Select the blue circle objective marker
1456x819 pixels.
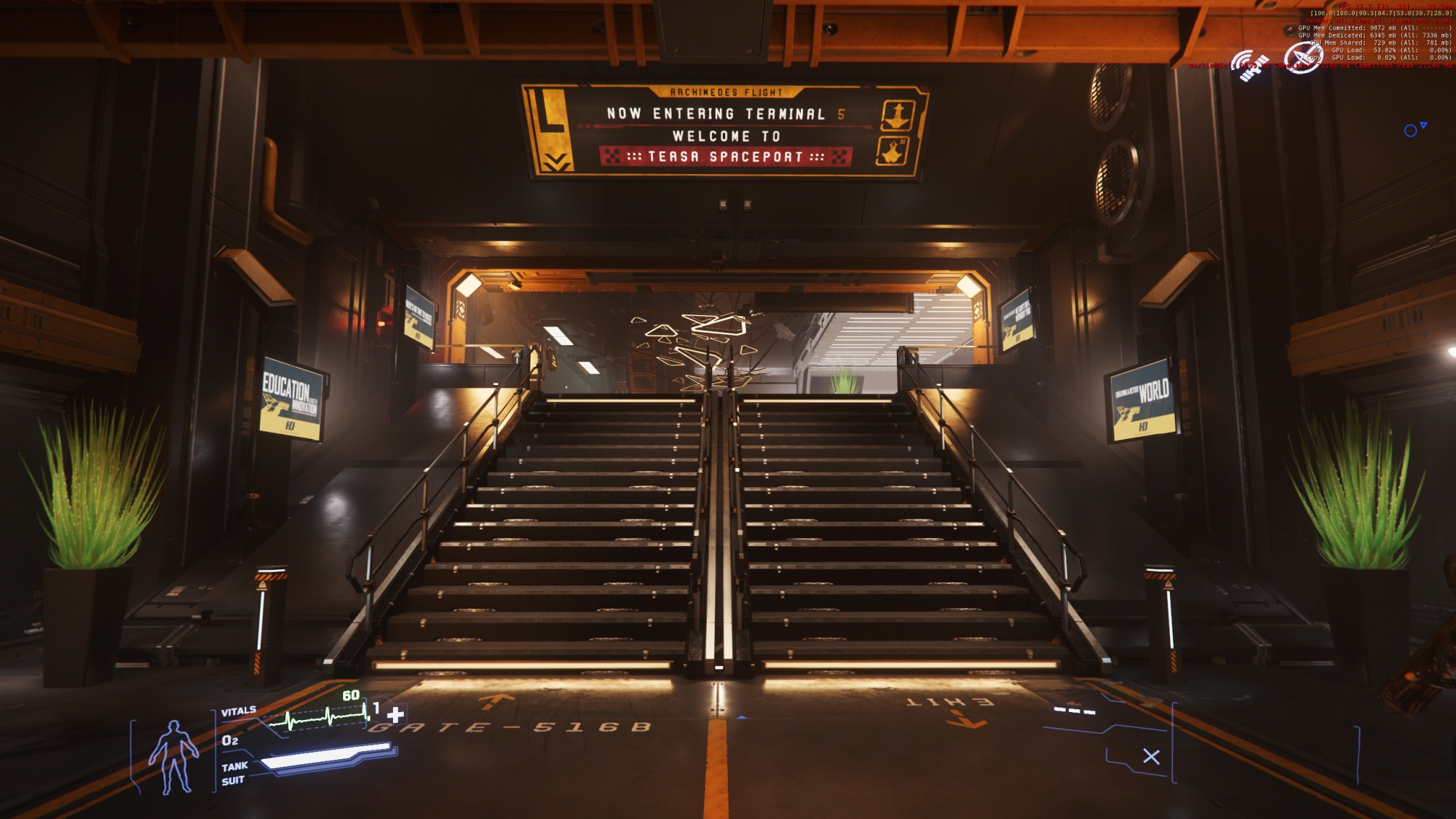[1410, 131]
